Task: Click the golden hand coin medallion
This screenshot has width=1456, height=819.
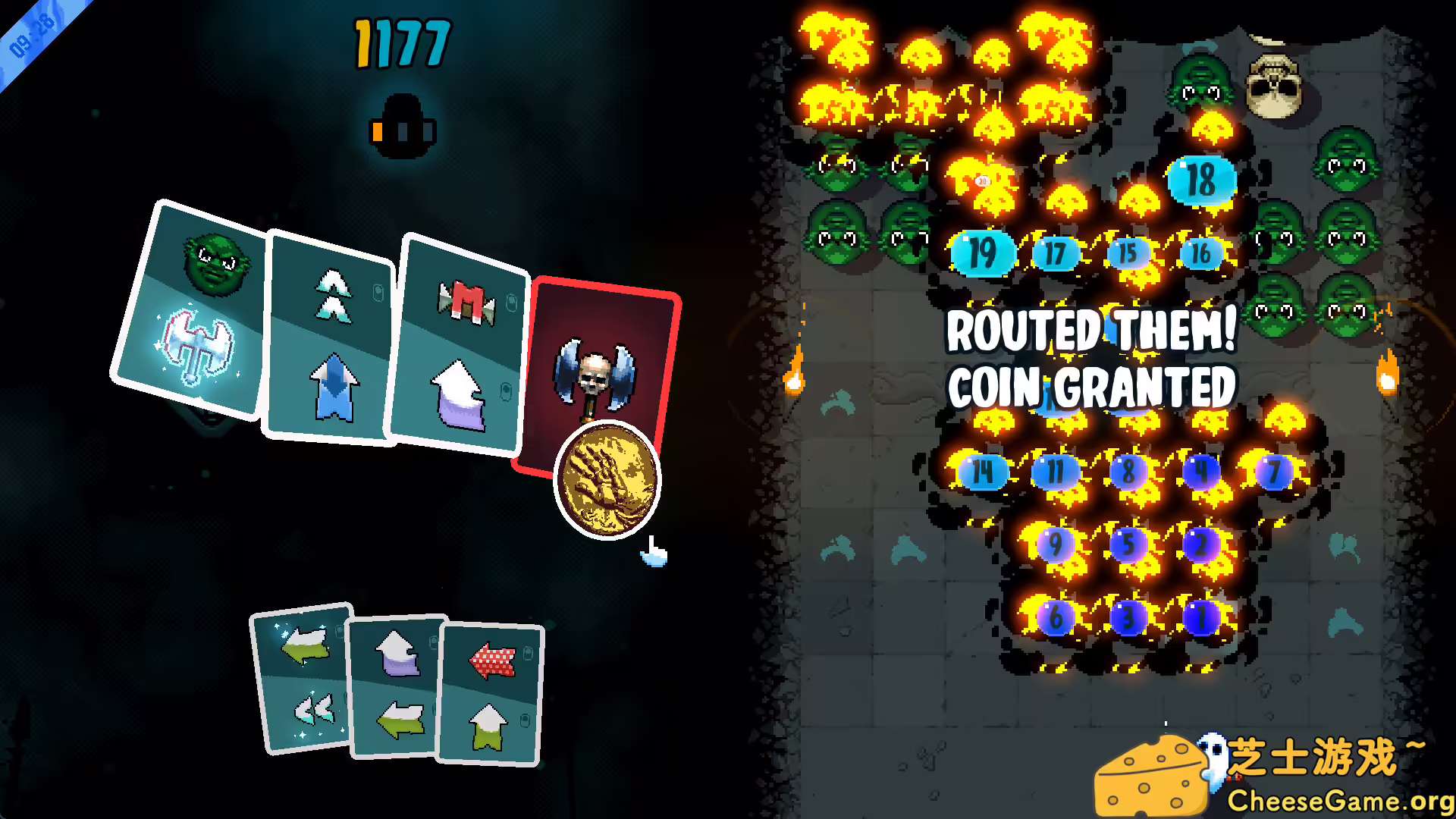Action: click(x=607, y=482)
